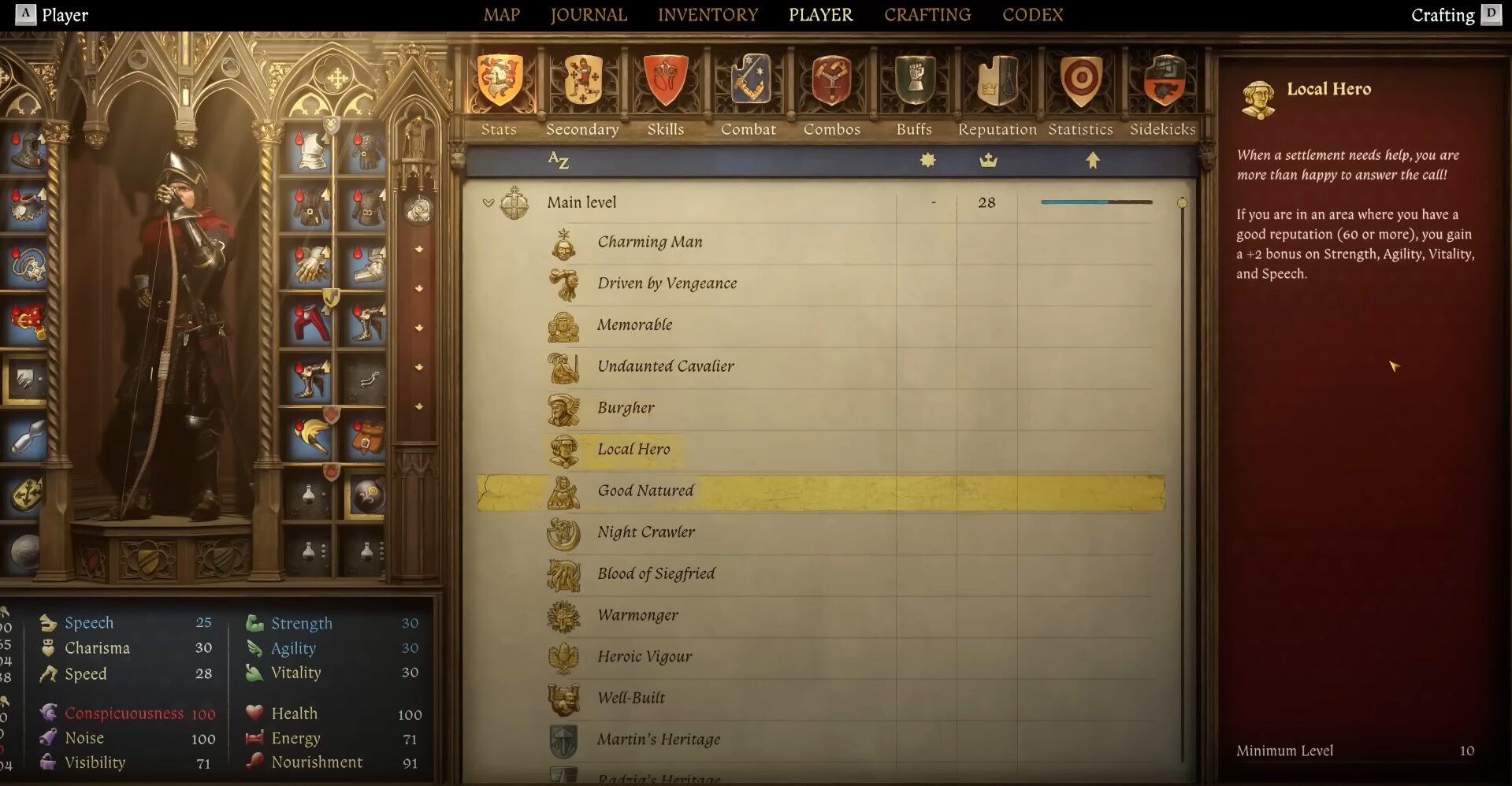Select the Secondary stats shield icon
This screenshot has height=786, width=1512.
pos(582,81)
